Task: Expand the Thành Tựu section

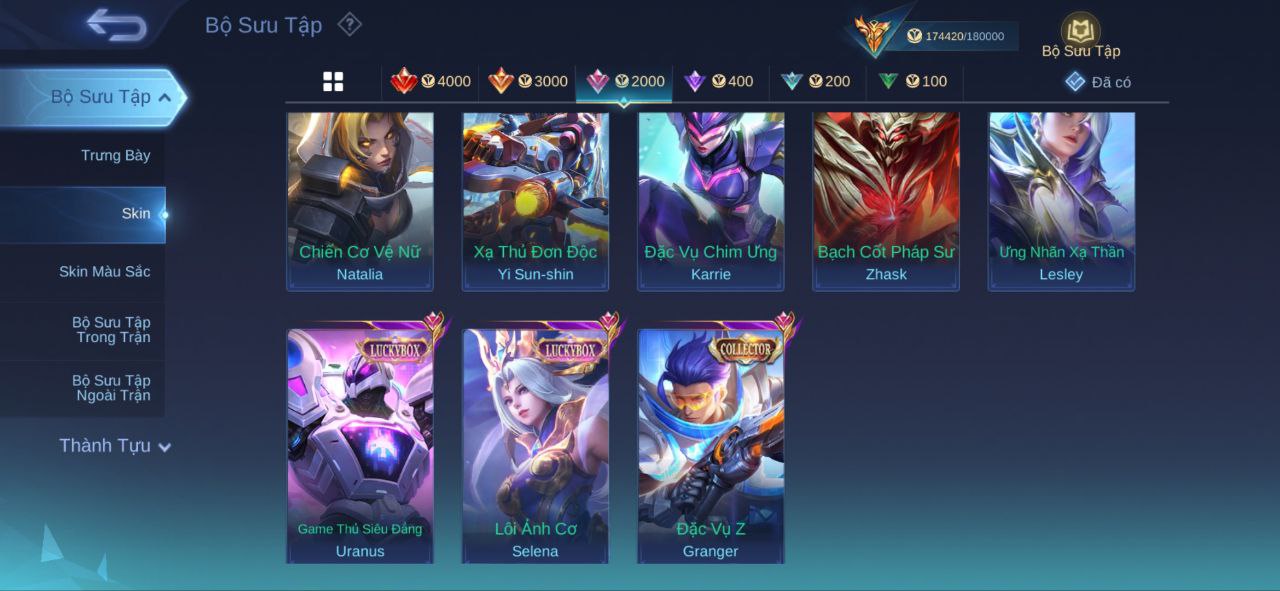Action: (114, 446)
